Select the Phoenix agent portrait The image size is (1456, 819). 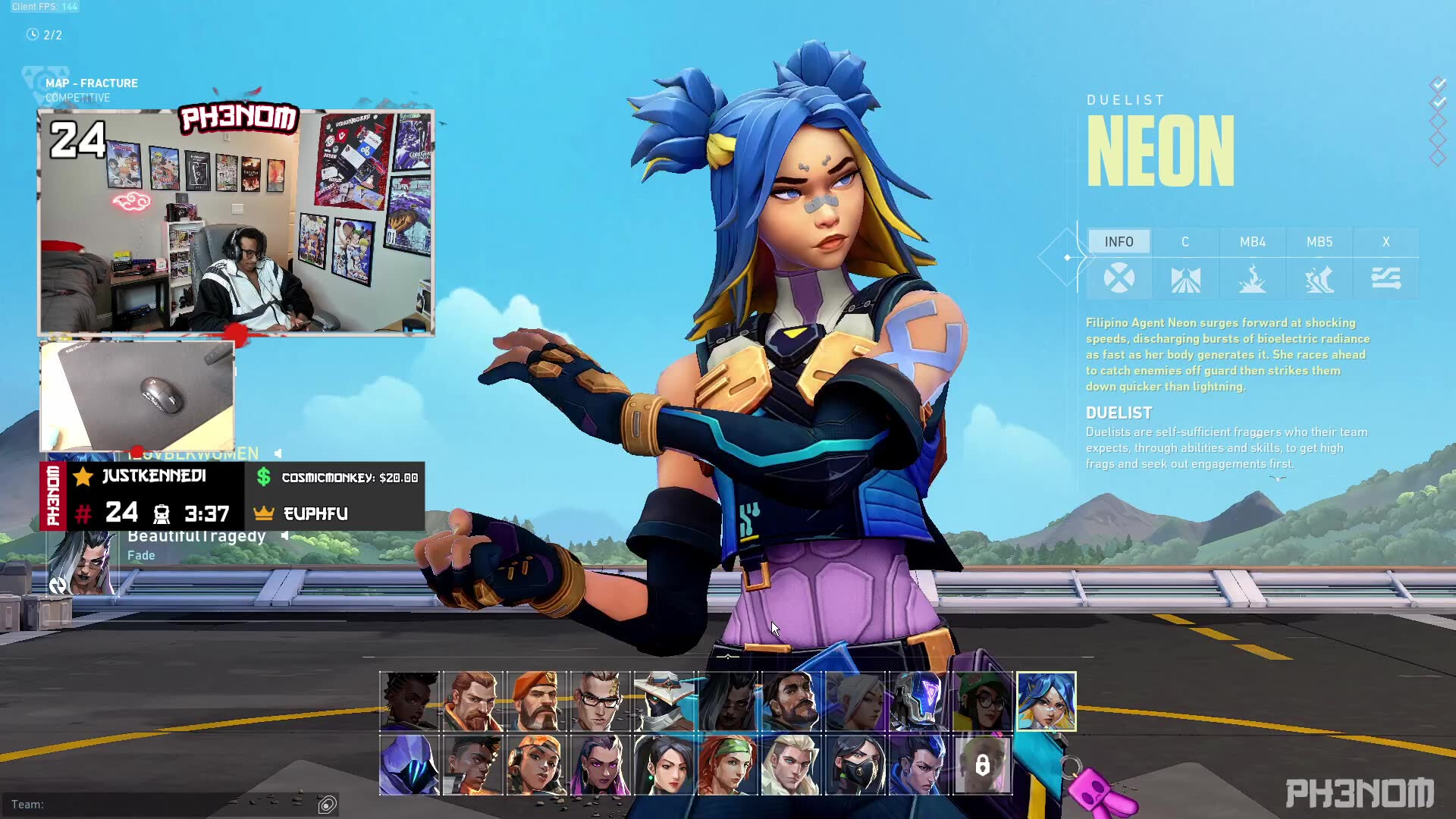(x=473, y=765)
